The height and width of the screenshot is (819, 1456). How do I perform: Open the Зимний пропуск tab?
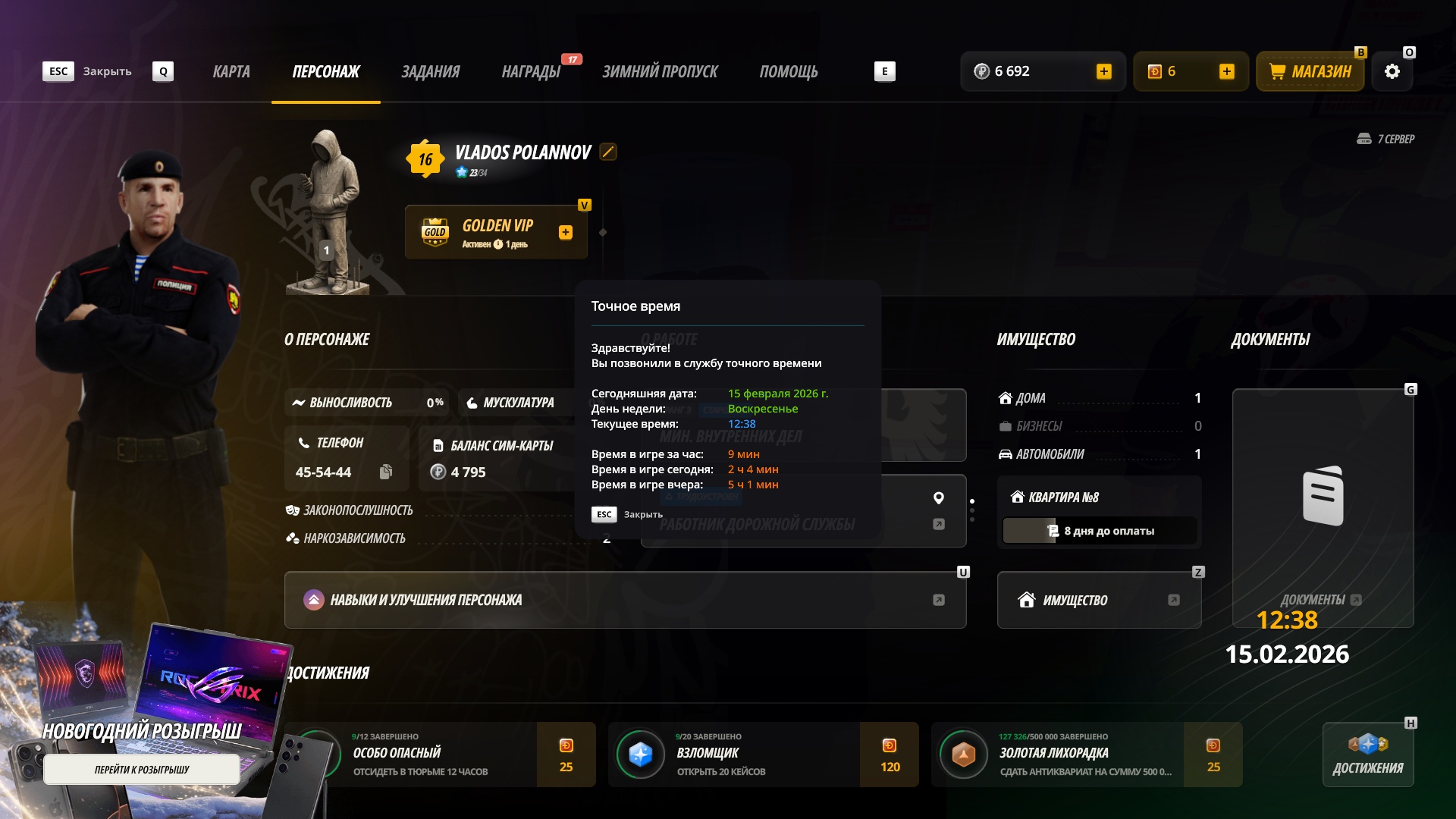(x=660, y=71)
